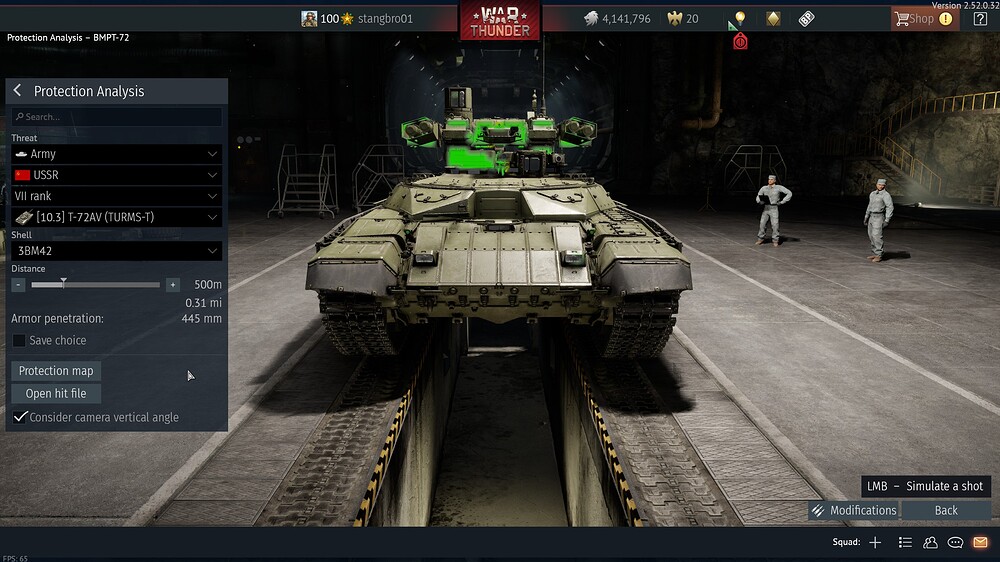Open the Army threat type dropdown
Viewport: 1000px width, 562px height.
[x=116, y=154]
